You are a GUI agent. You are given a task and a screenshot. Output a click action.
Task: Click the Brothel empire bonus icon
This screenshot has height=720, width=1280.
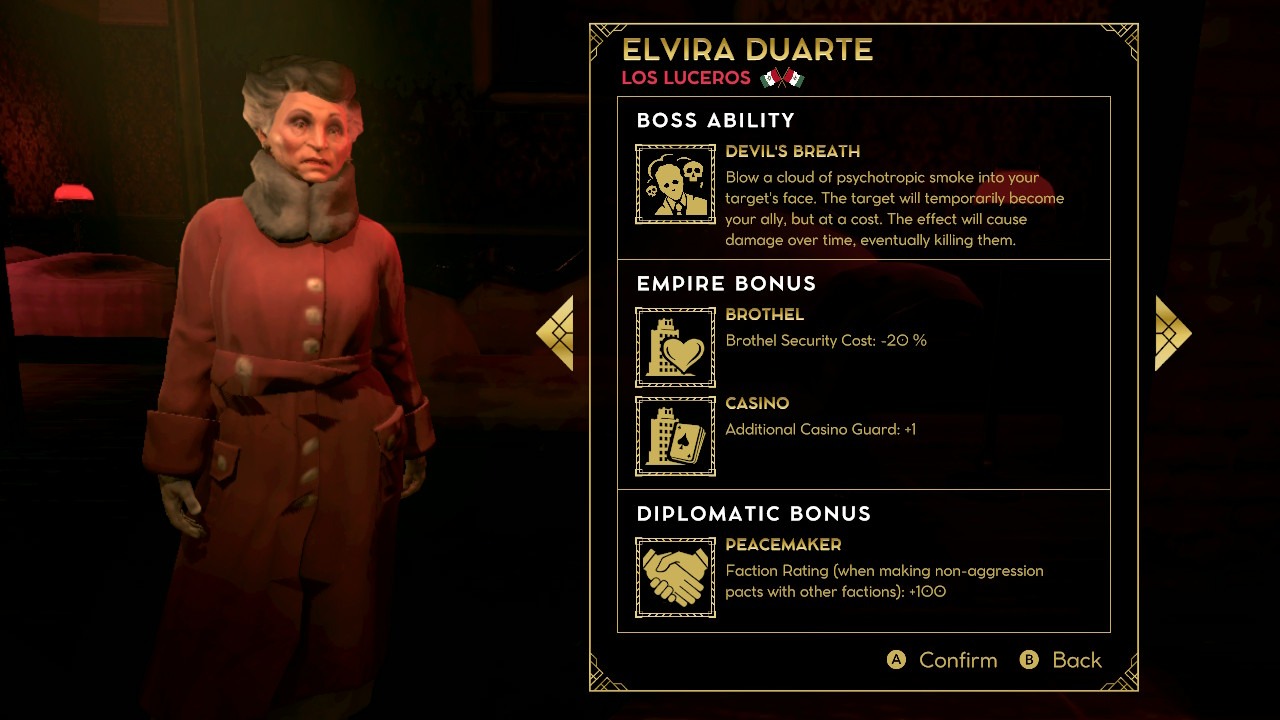(x=675, y=347)
